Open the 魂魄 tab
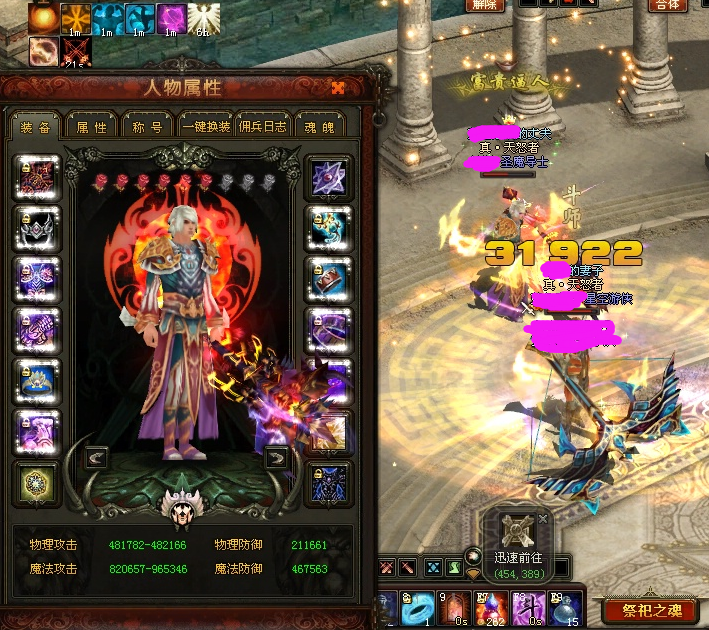The image size is (709, 630). (x=320, y=126)
